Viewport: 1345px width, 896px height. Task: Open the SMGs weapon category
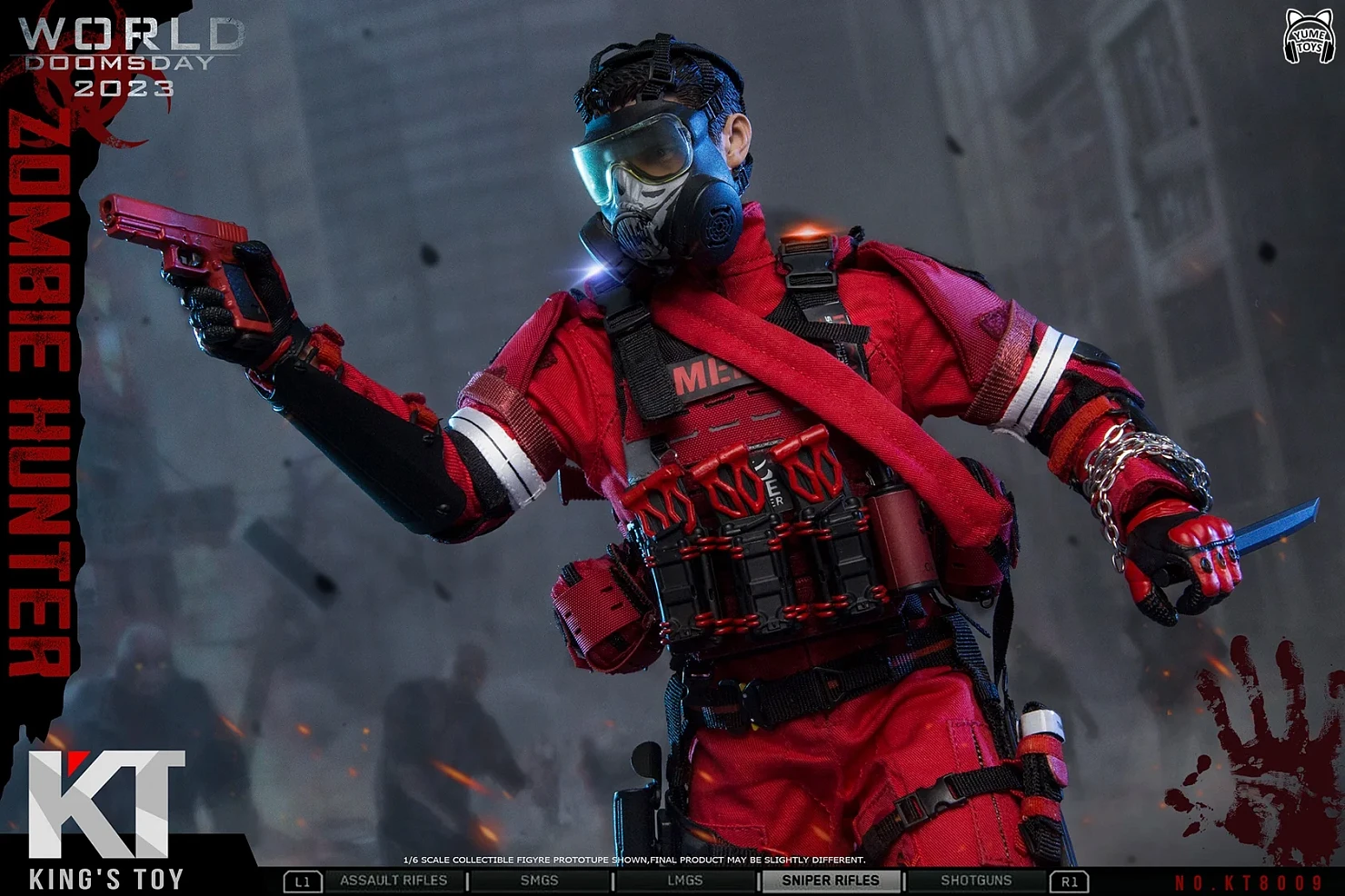[x=539, y=881]
